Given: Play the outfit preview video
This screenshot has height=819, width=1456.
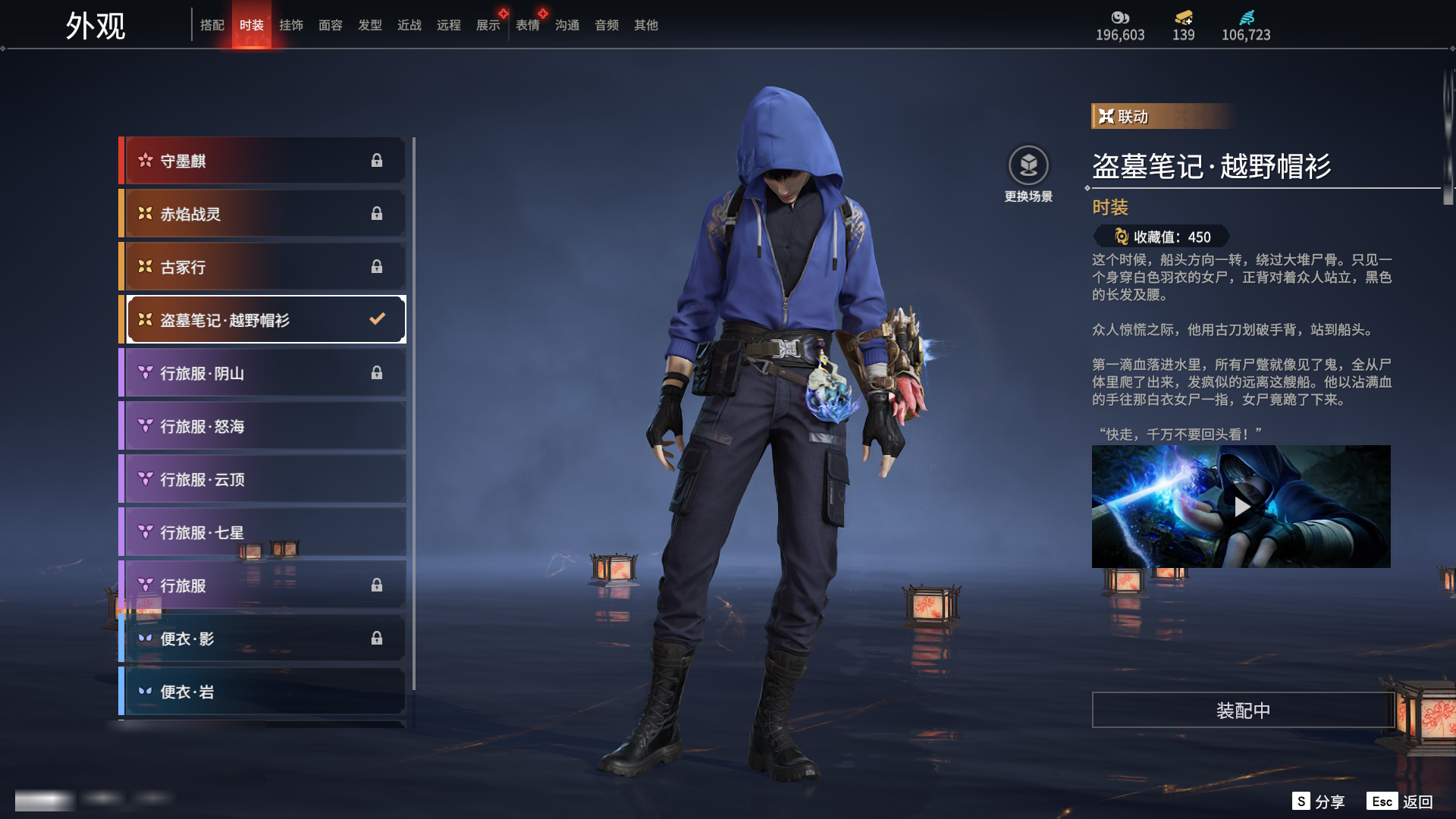Looking at the screenshot, I should point(1241,507).
